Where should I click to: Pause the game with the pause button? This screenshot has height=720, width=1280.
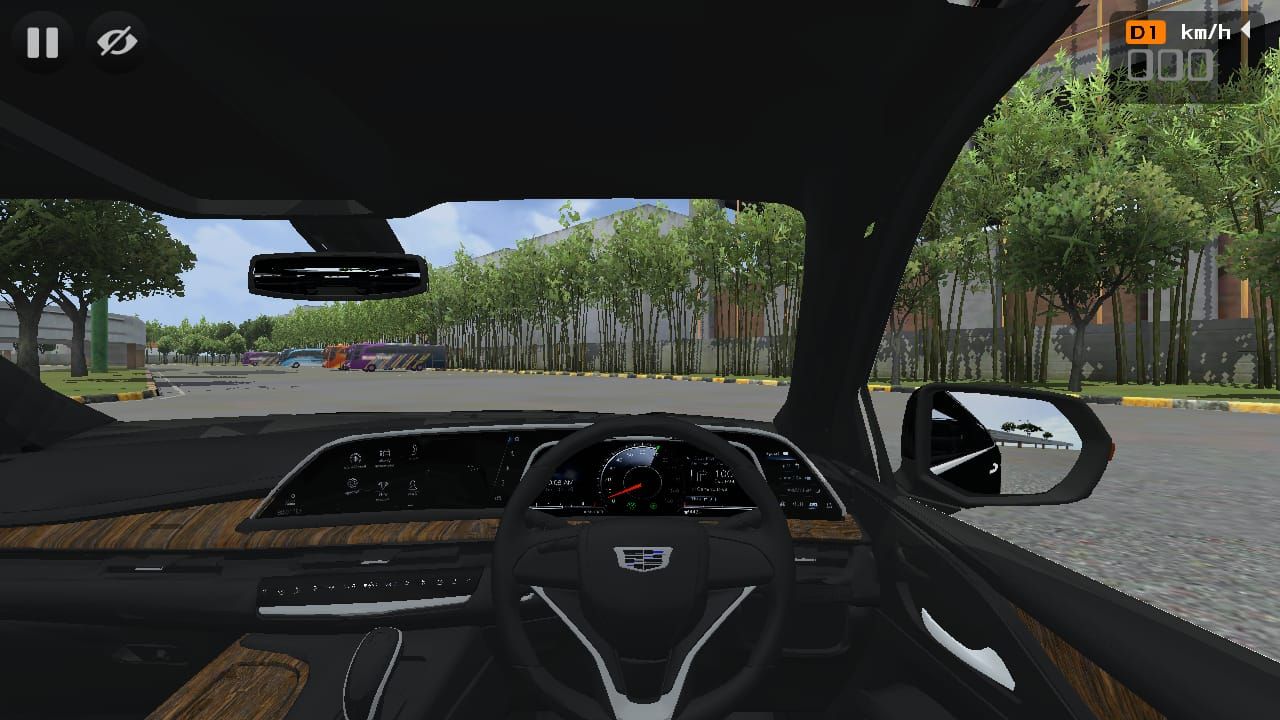(42, 42)
